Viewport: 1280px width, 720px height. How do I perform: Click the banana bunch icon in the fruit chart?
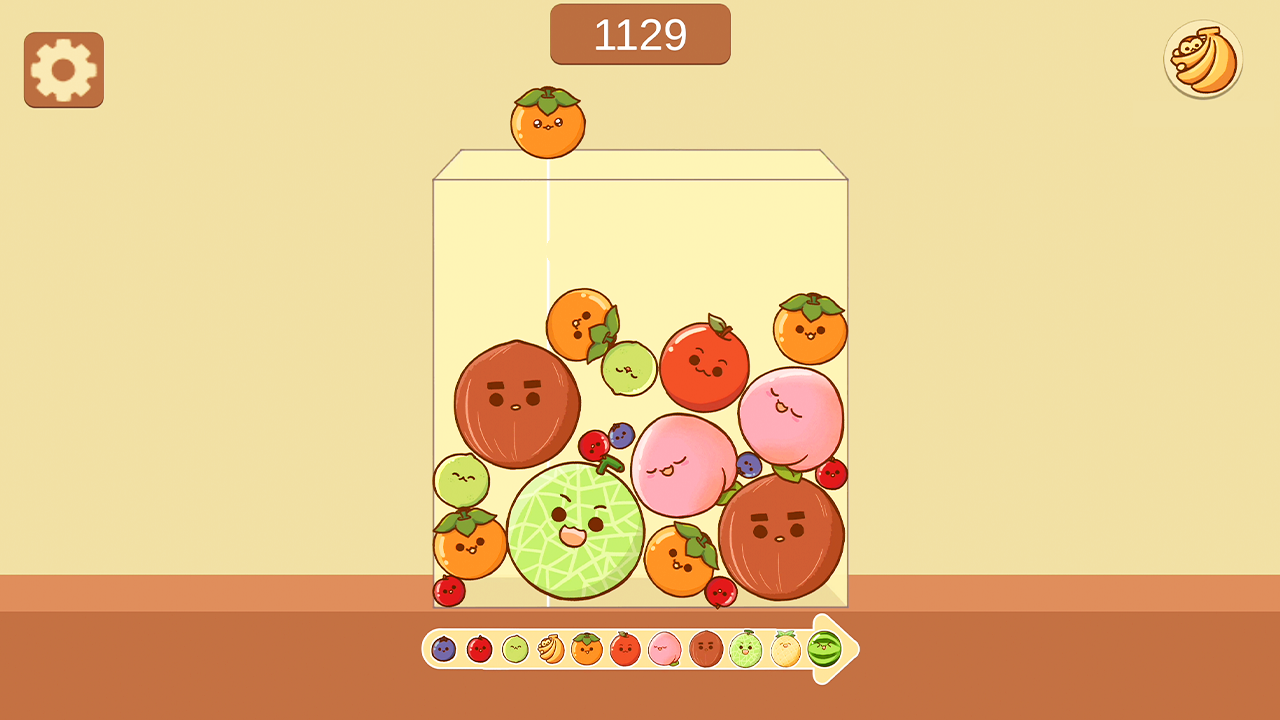coord(551,650)
